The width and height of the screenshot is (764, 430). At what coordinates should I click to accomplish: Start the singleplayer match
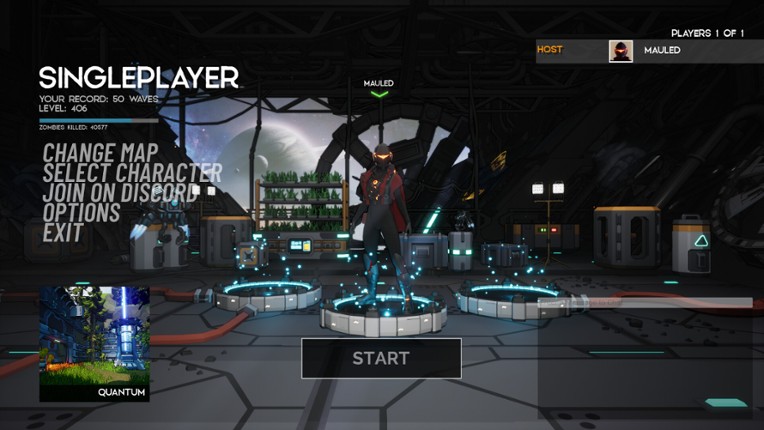381,358
